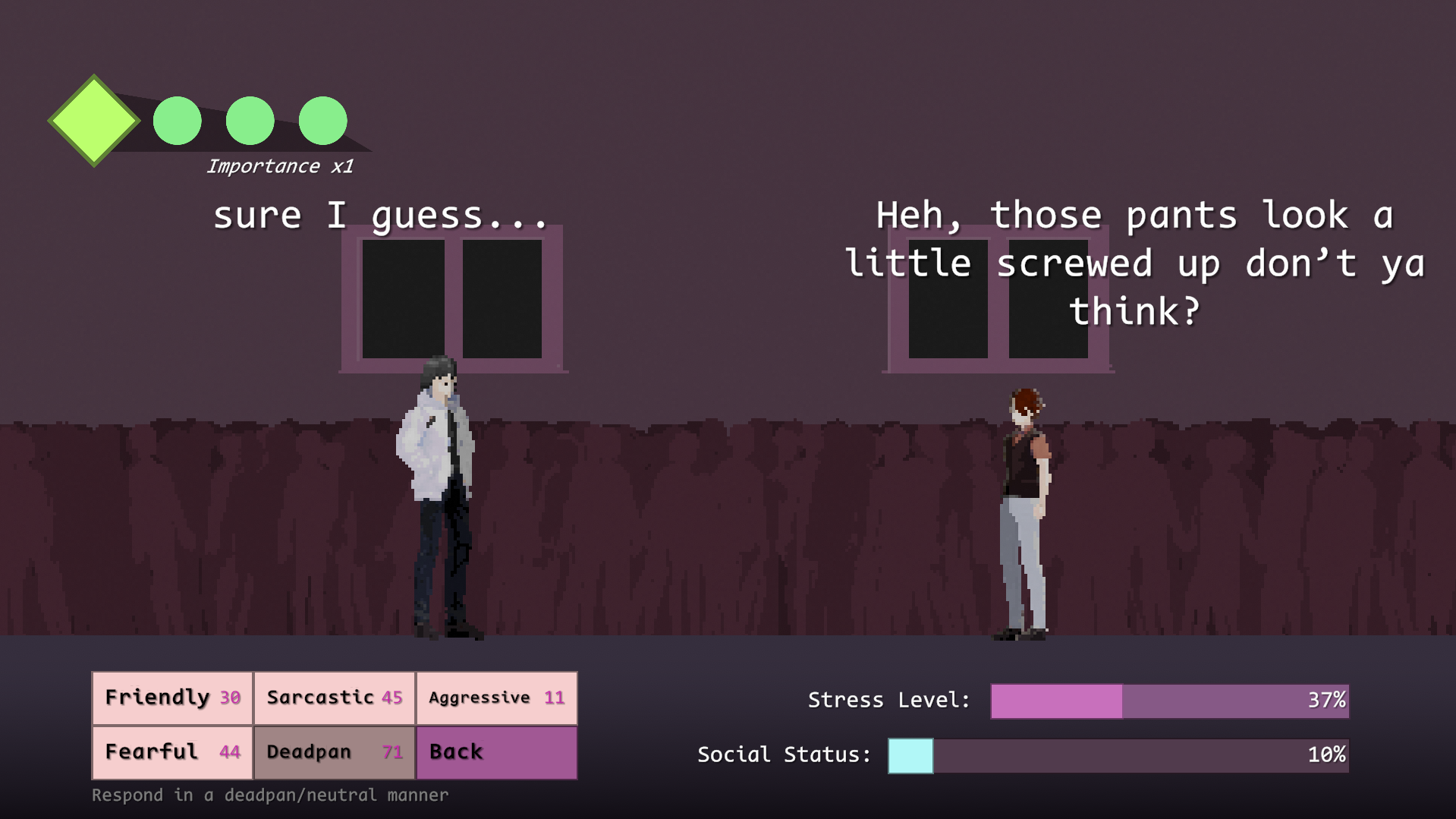Click the Back button
Screen dimensions: 1456x819
coord(496,752)
